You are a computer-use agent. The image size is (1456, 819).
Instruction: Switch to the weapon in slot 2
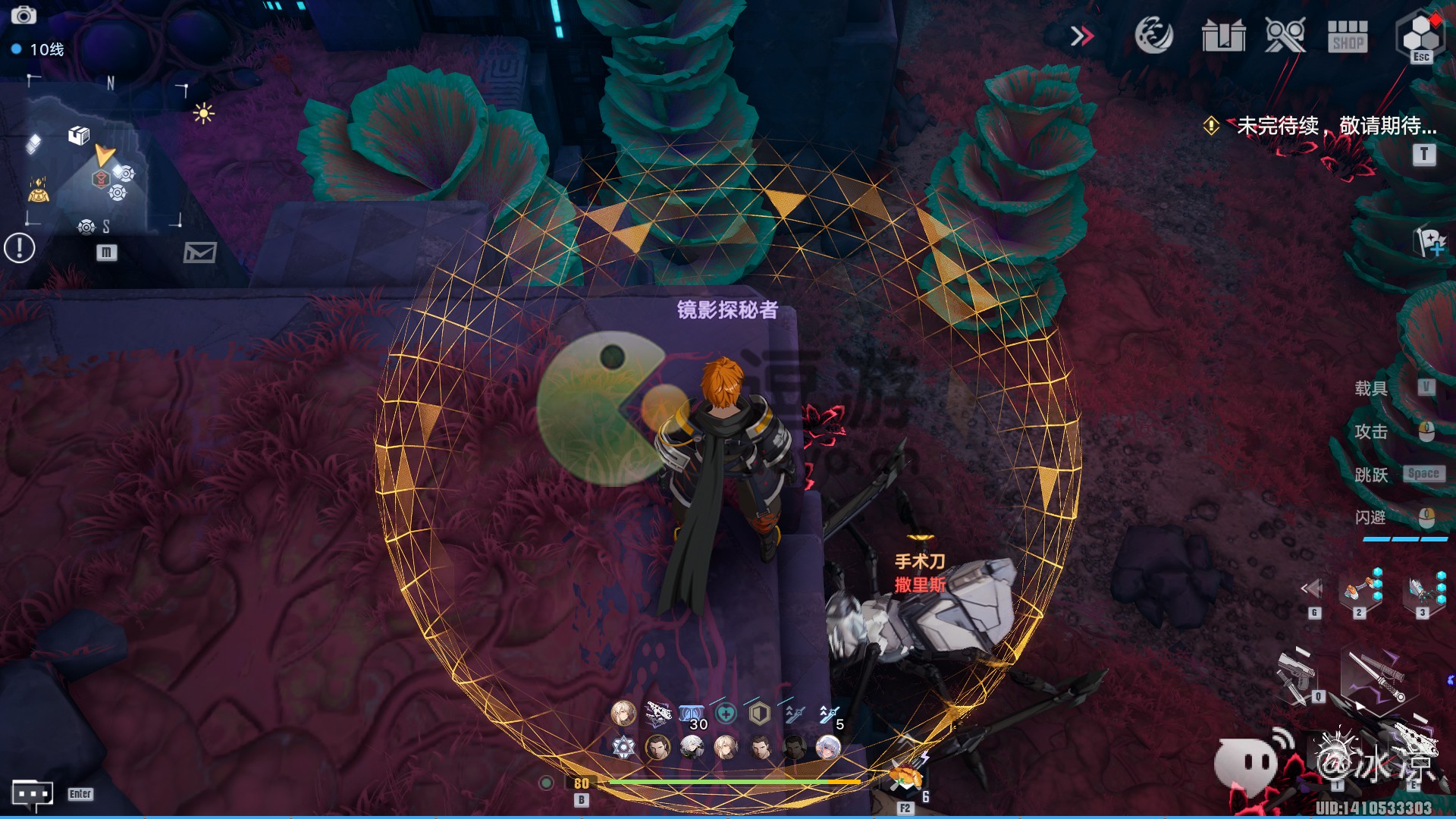pos(1357,590)
